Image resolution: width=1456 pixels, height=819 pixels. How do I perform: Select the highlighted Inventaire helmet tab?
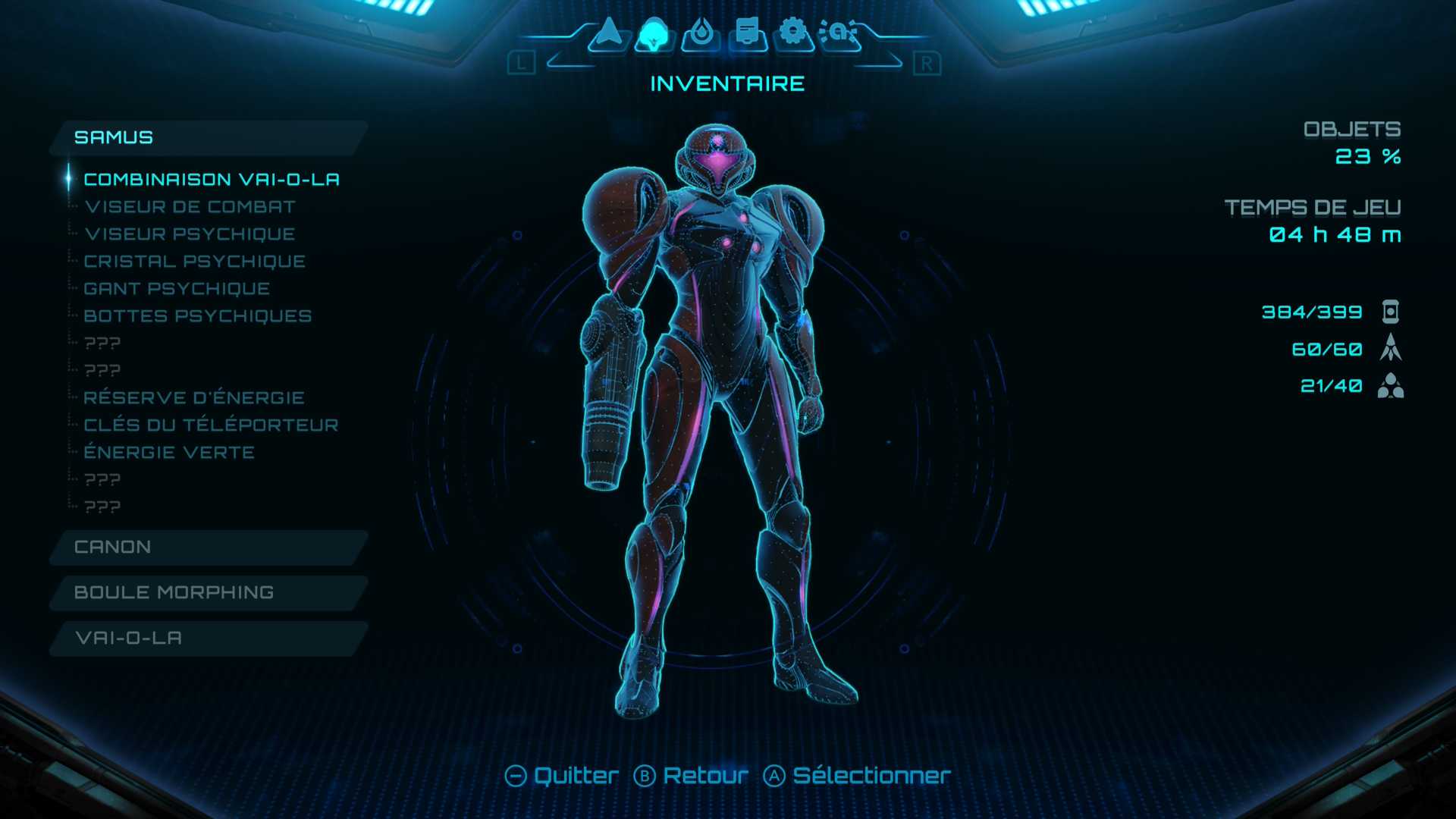point(653,34)
